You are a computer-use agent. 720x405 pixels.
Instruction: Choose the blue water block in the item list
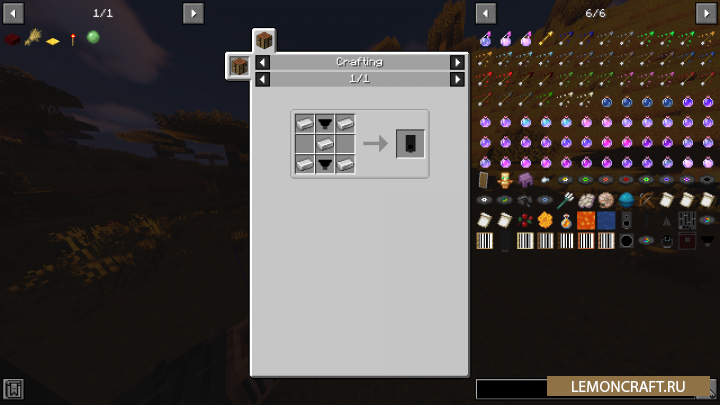606,220
